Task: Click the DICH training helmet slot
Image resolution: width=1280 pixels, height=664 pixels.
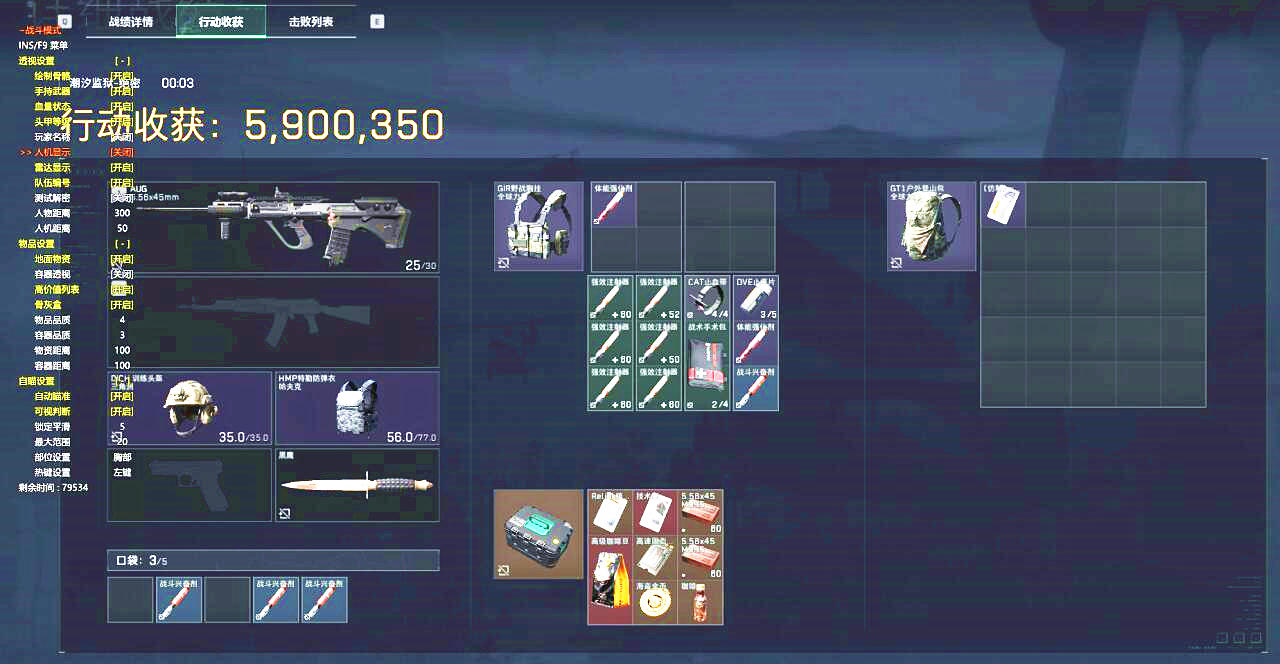Action: (190, 408)
